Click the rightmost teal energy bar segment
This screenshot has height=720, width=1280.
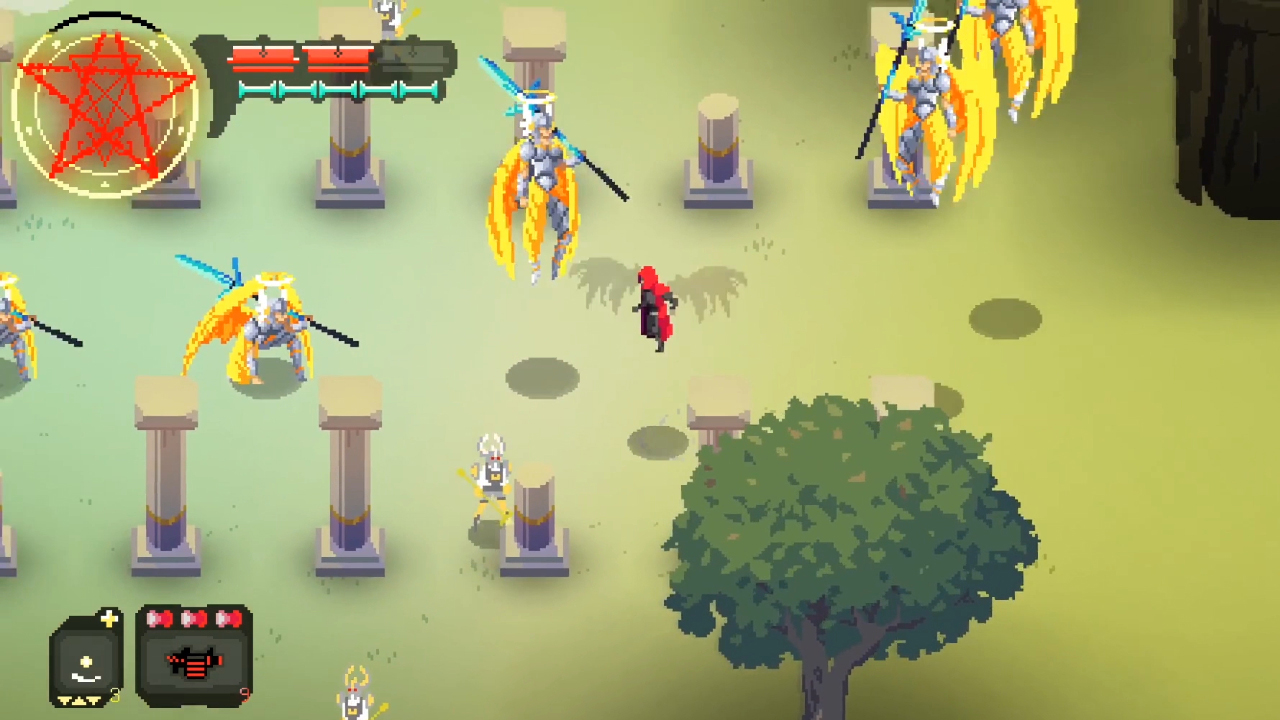(418, 90)
